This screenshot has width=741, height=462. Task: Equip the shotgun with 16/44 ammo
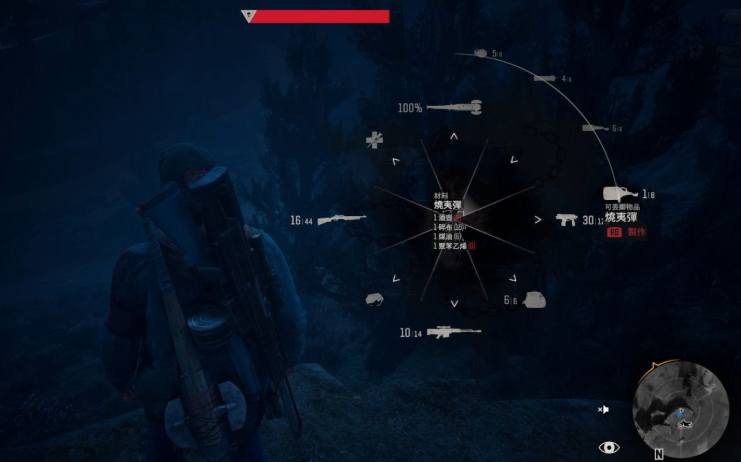point(341,219)
